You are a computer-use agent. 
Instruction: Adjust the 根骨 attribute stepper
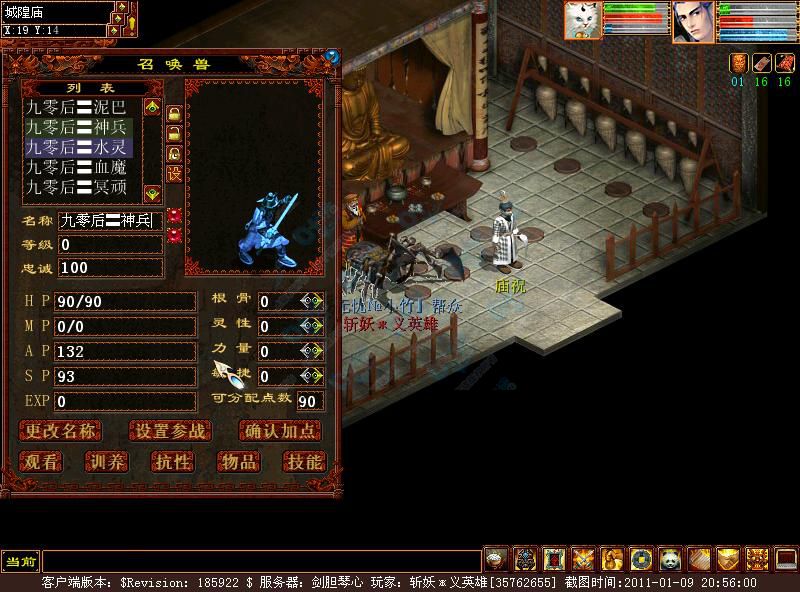(311, 301)
